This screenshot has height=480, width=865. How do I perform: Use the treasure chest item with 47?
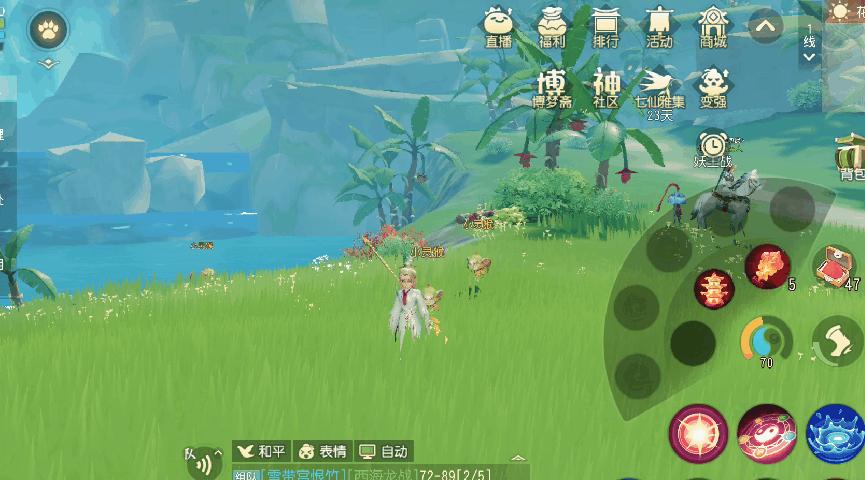tap(833, 266)
